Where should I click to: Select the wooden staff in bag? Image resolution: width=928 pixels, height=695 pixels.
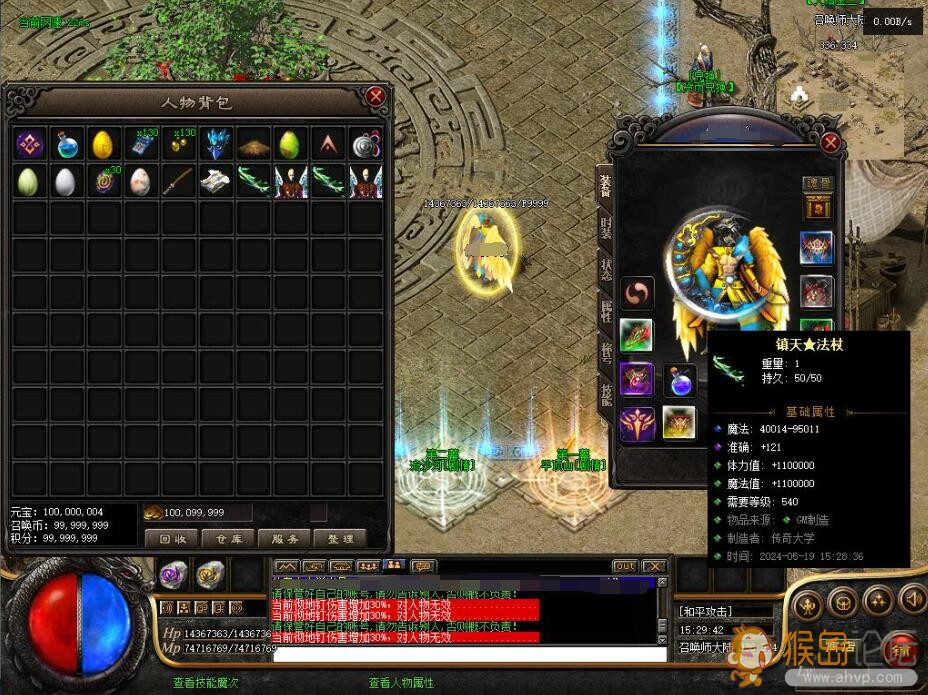pyautogui.click(x=178, y=181)
